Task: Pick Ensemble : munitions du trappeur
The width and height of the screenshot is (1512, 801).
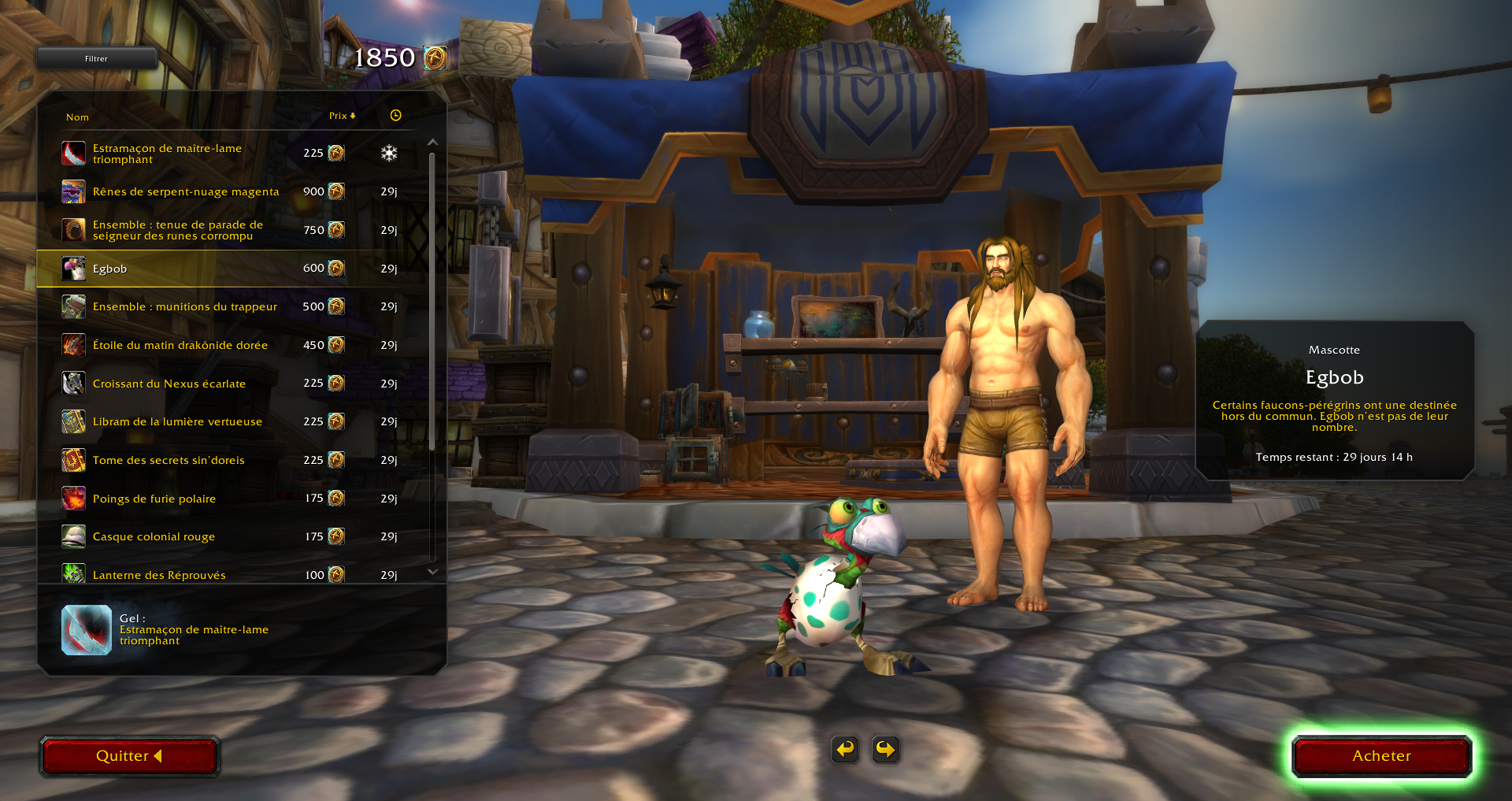Action: [x=184, y=306]
